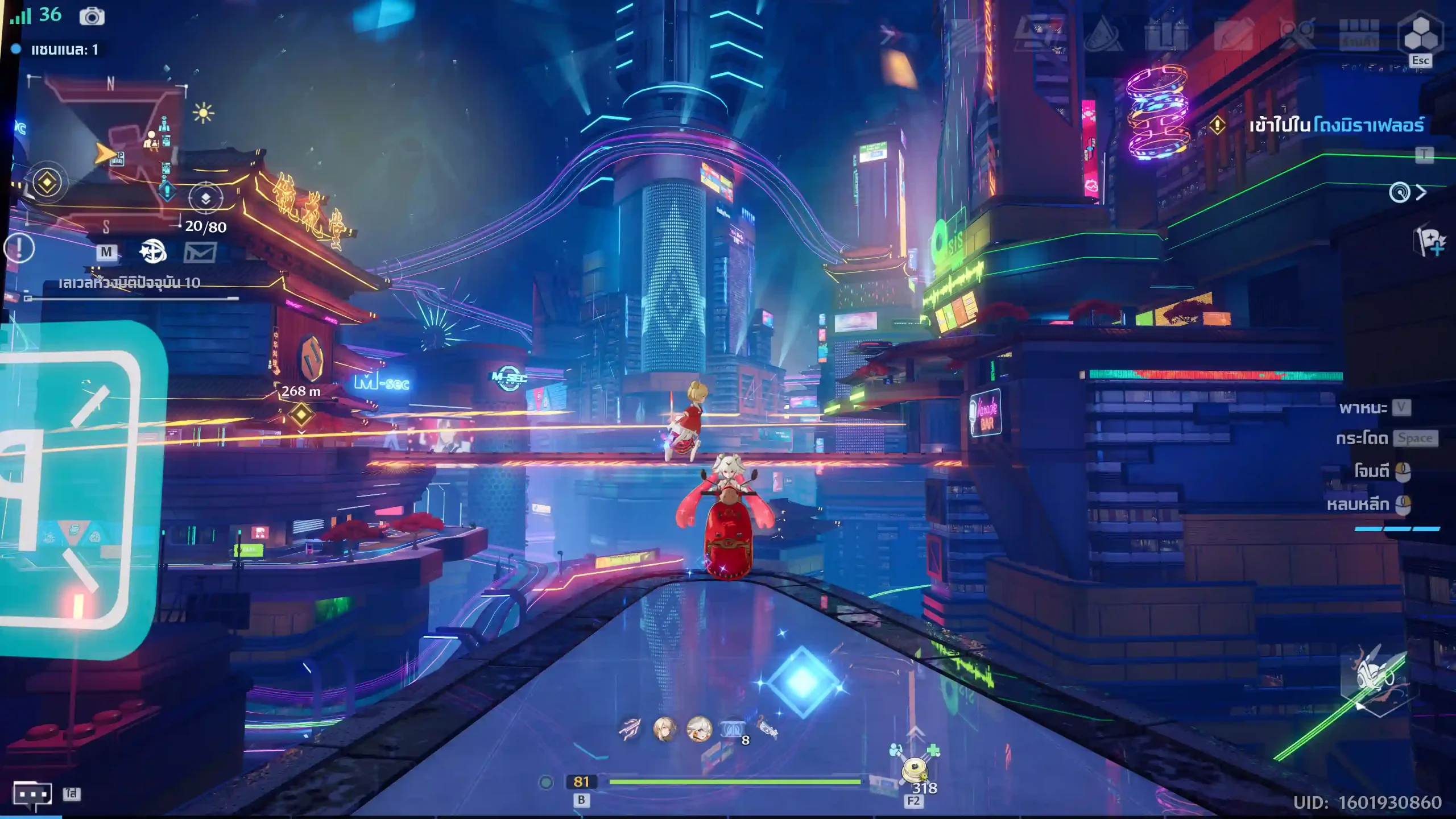Open the mail envelope icon
The image size is (1456, 819).
coord(200,252)
